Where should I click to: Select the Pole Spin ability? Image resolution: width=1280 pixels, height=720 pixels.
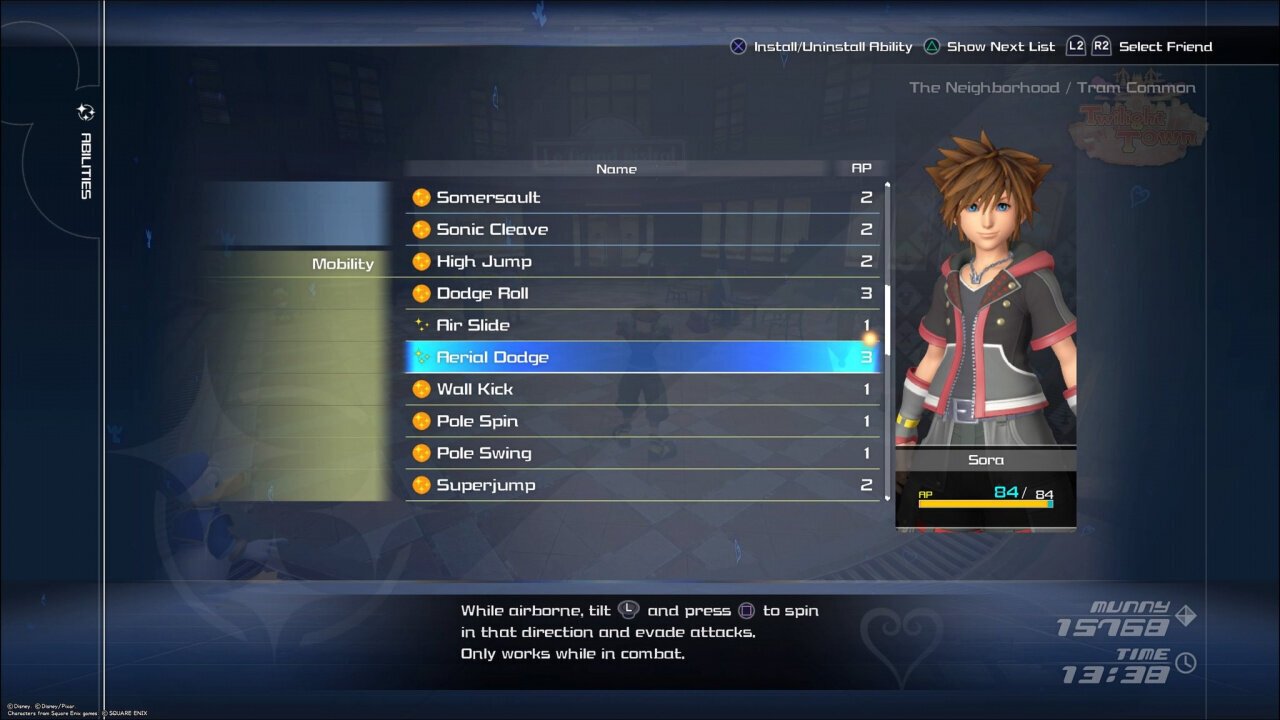point(642,421)
